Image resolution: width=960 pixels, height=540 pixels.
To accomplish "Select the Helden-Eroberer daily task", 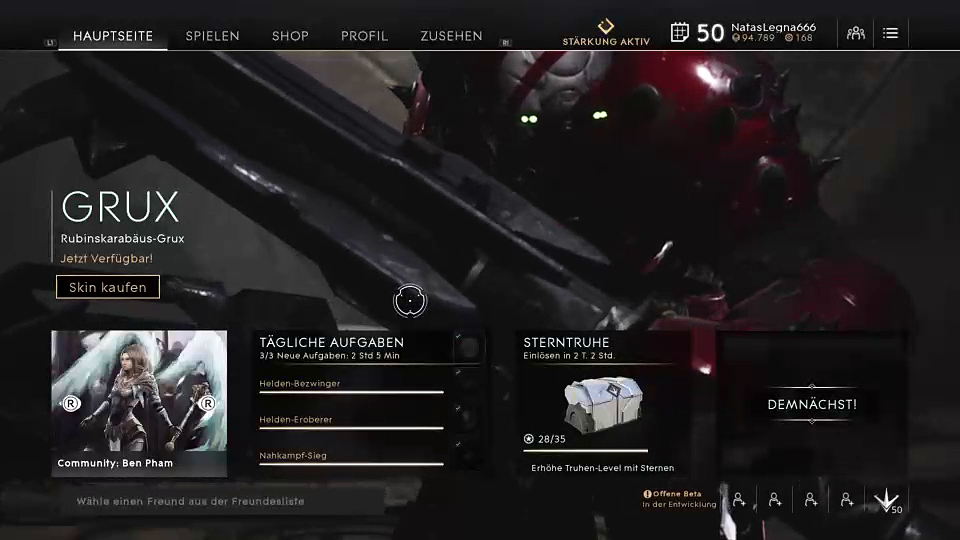I will (350, 420).
